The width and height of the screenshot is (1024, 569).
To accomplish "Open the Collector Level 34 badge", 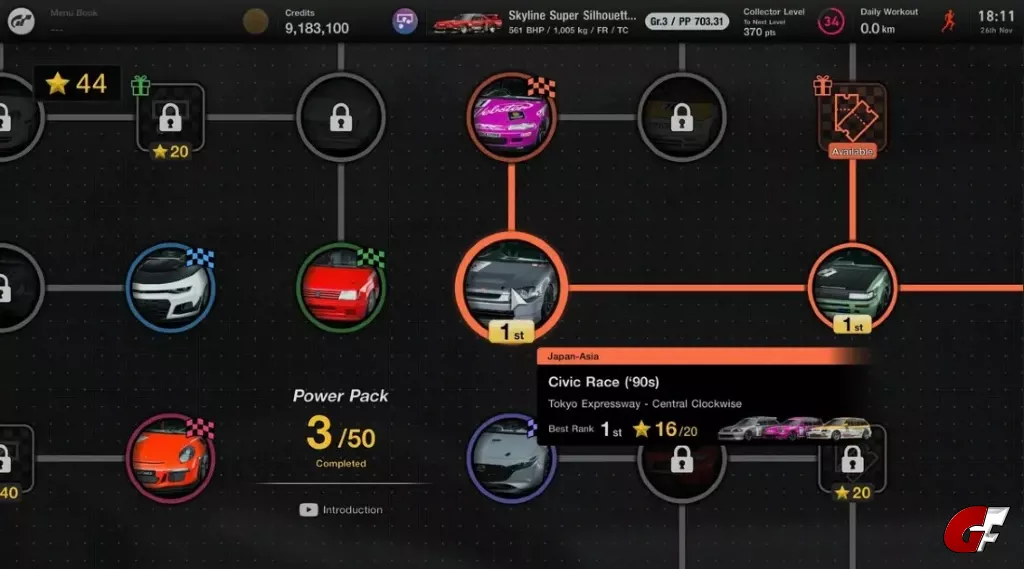I will click(830, 21).
